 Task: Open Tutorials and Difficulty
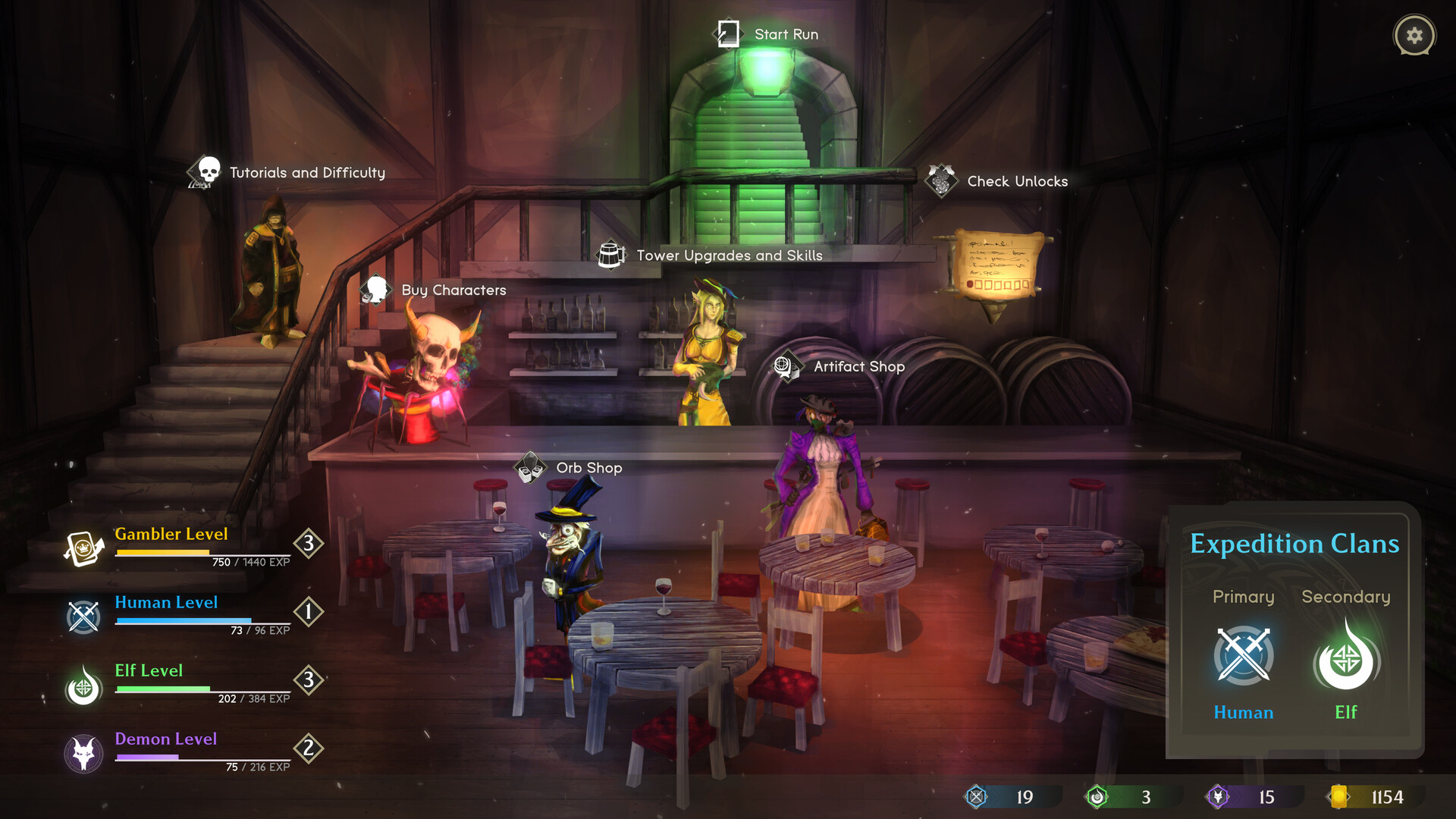point(306,173)
